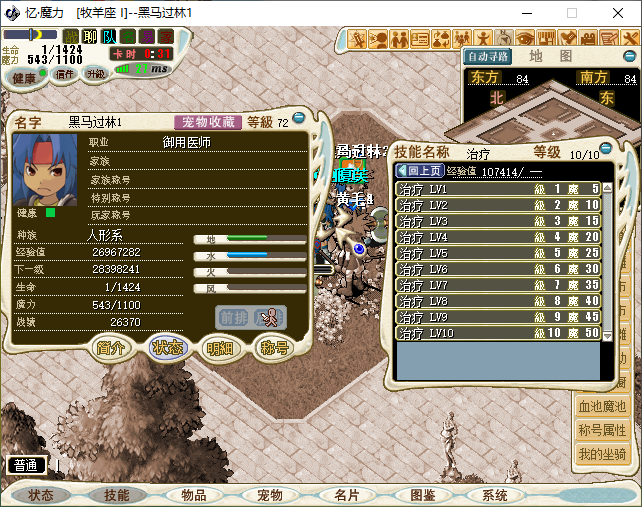Click the 称号属性 button
642x507 pixels.
[602, 431]
